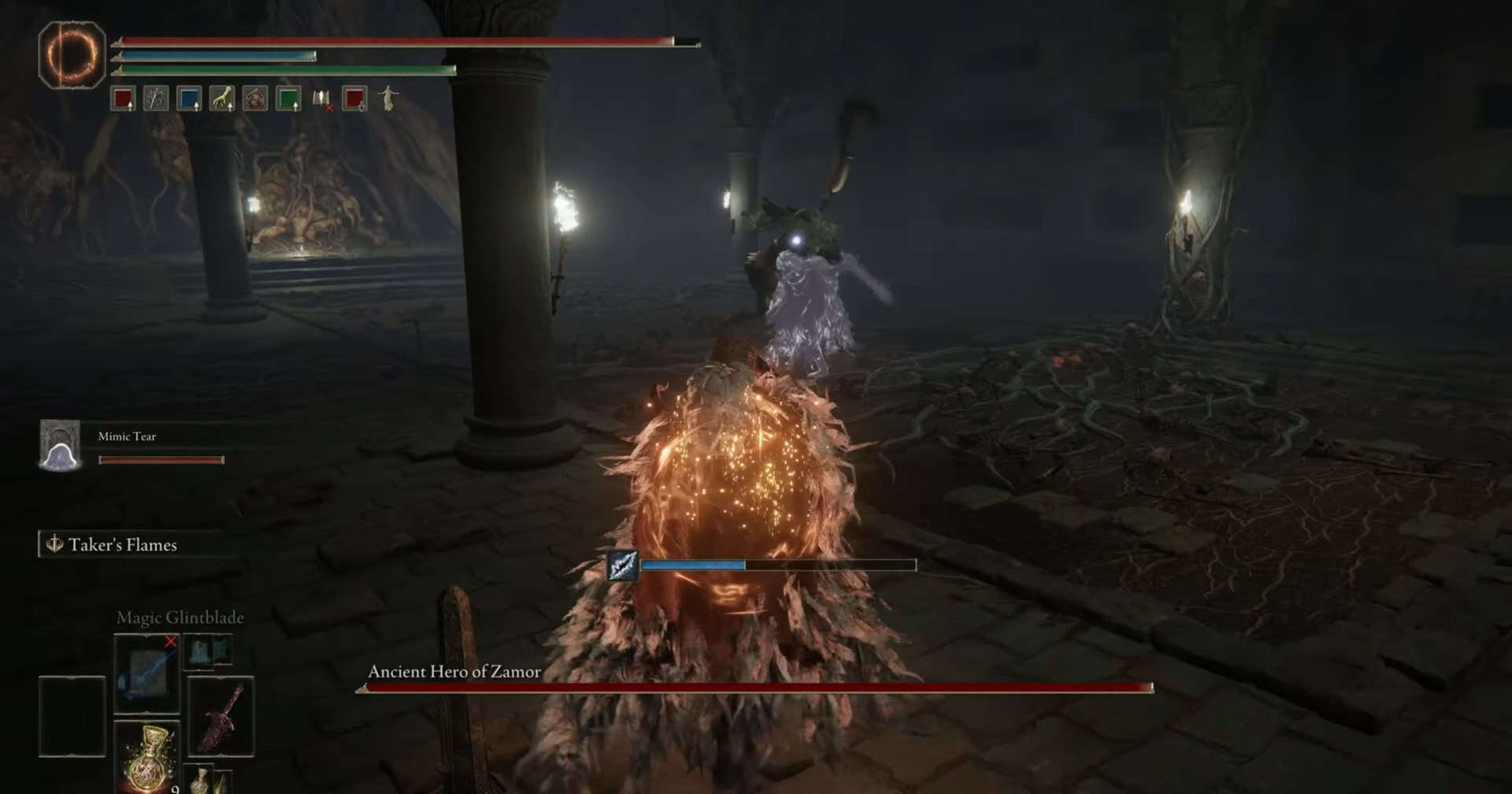Click the green square buff status icon
This screenshot has width=1512, height=794.
(x=288, y=99)
